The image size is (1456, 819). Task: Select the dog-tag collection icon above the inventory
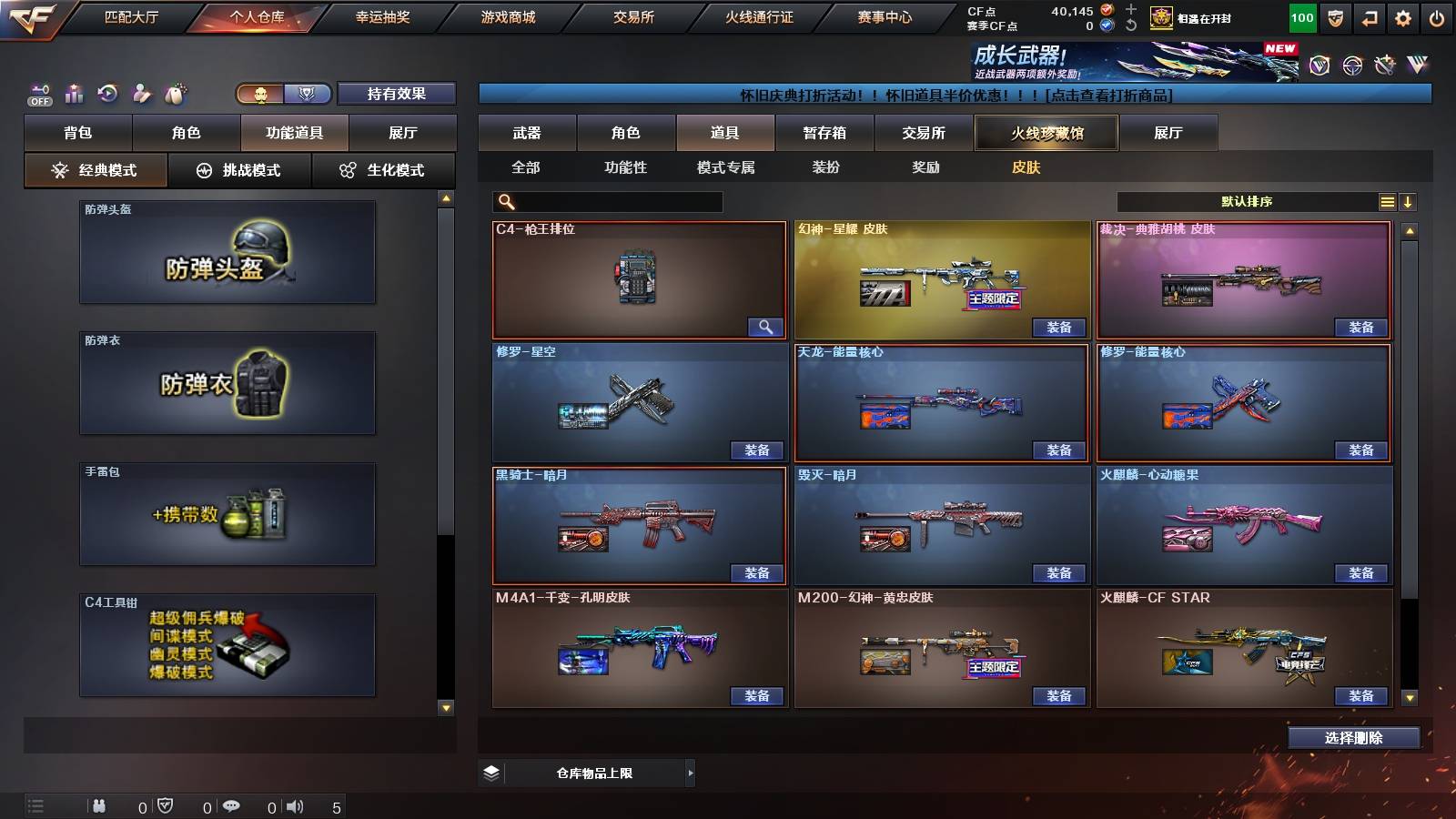click(177, 93)
